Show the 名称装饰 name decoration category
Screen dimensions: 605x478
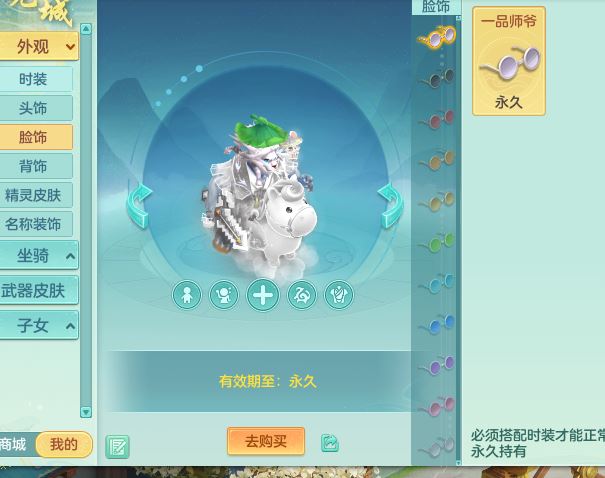33,224
